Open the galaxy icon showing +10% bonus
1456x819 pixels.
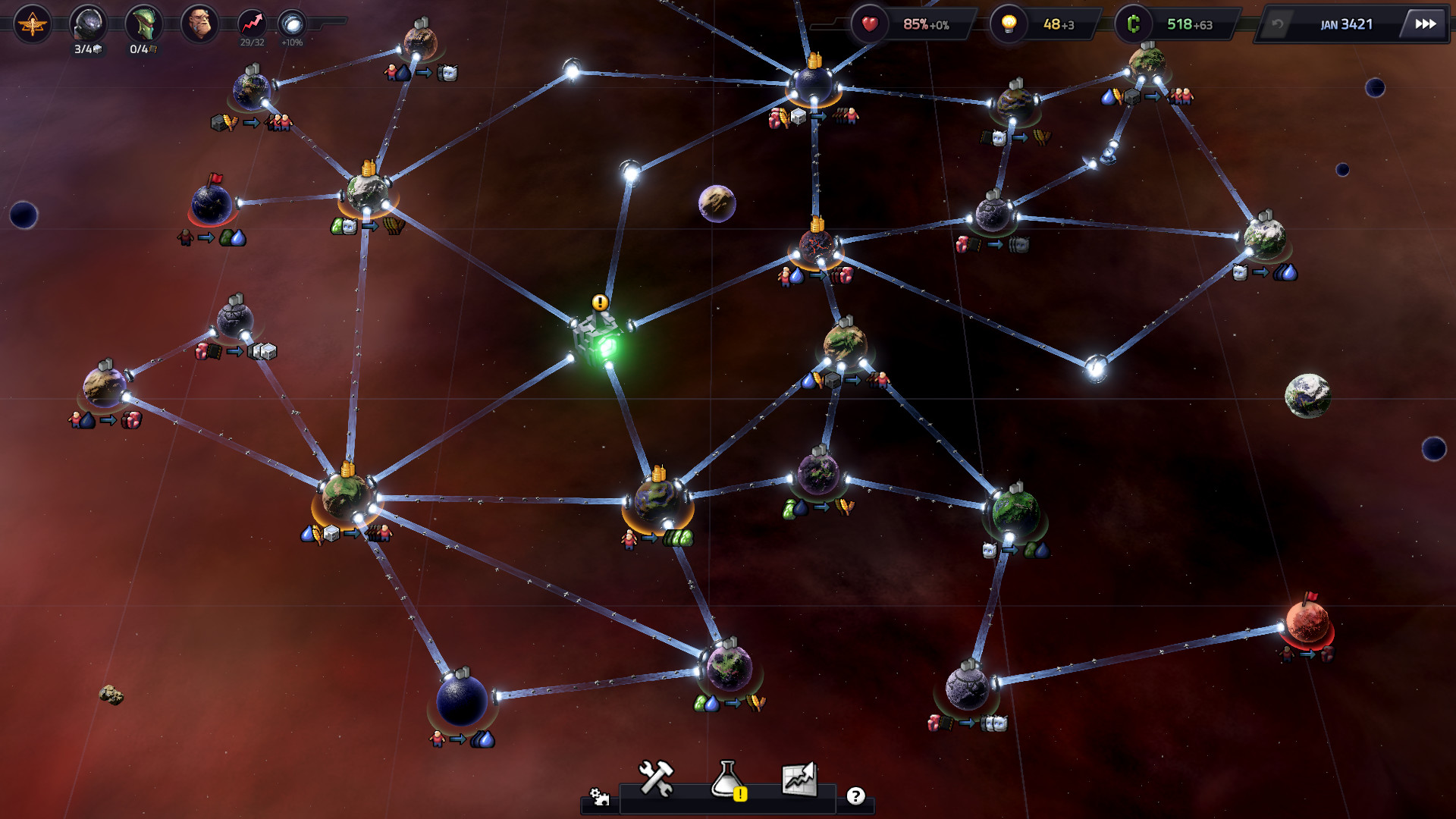coord(292,24)
